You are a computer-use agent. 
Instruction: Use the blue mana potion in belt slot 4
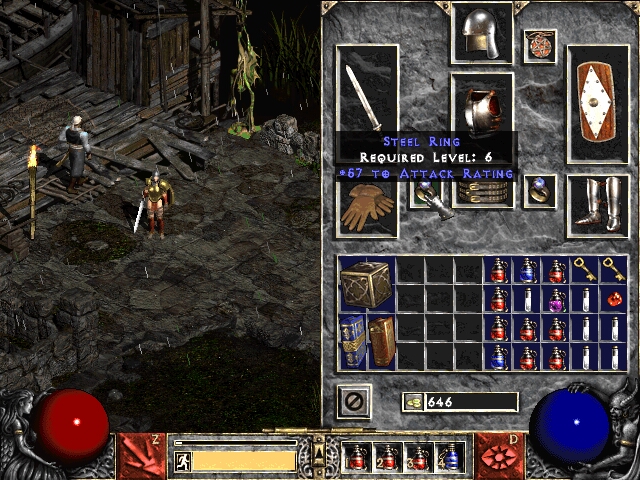coord(449,458)
